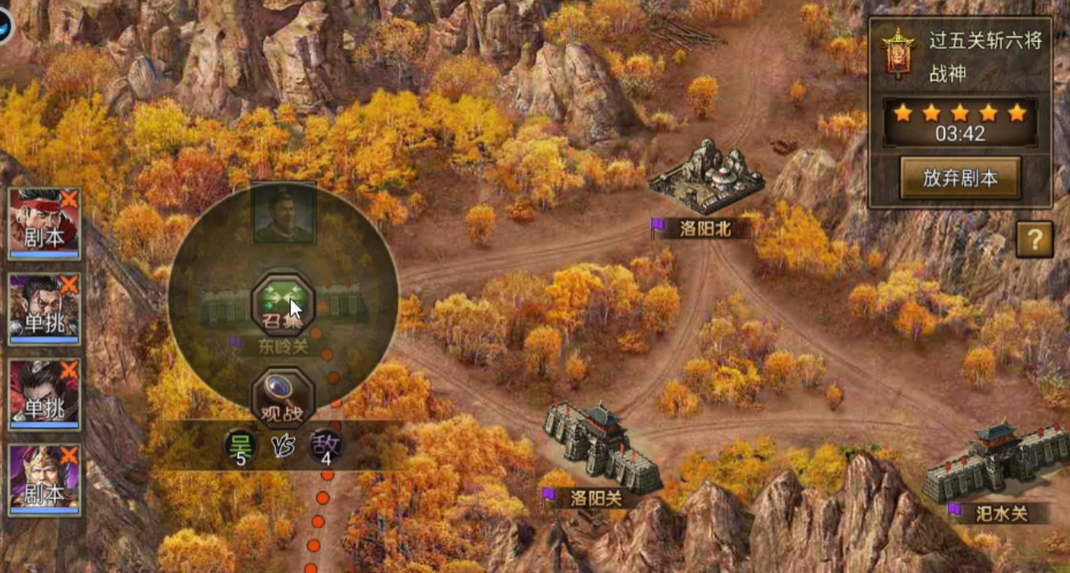Open the 过五关斩六将 scenario banner icon
Screen dimensions: 1070x573
pyautogui.click(x=899, y=54)
